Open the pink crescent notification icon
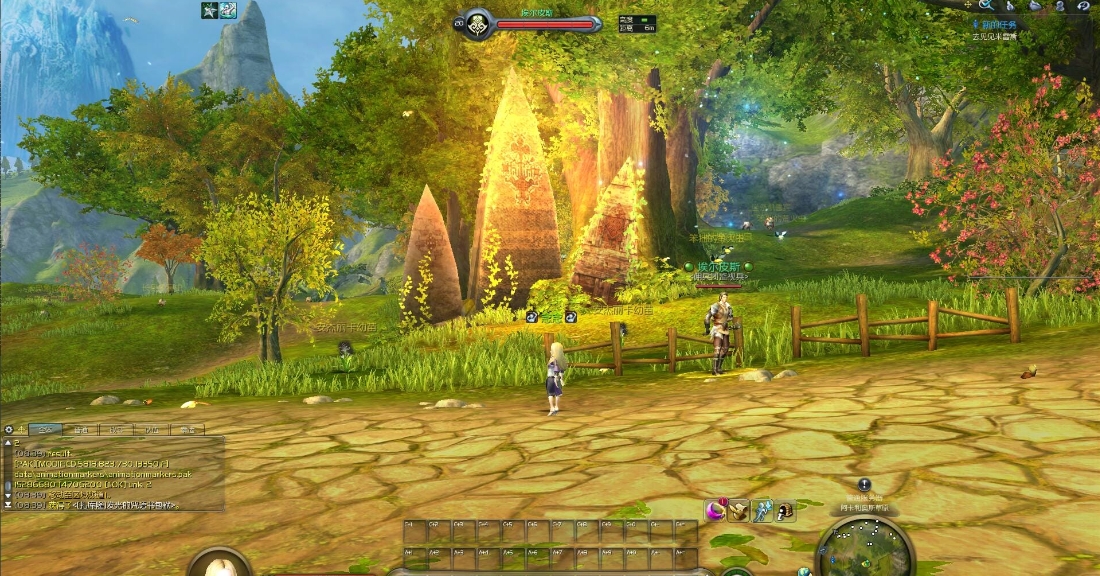 tap(716, 510)
